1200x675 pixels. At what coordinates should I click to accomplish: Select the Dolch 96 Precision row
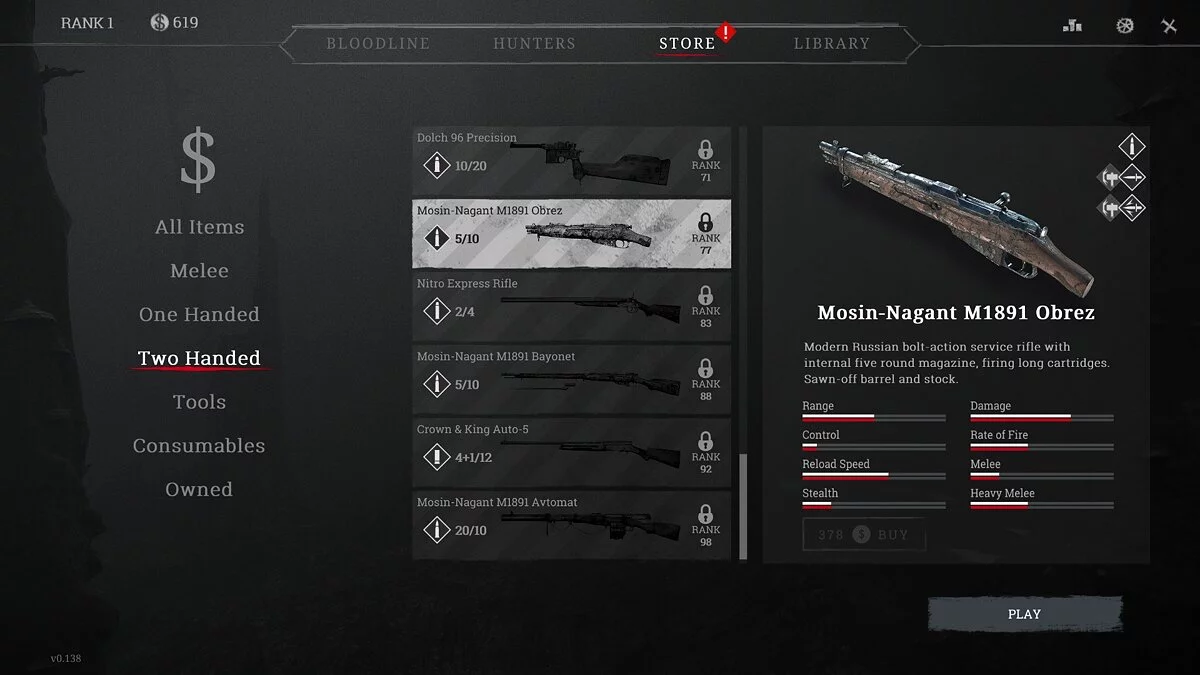click(x=571, y=160)
